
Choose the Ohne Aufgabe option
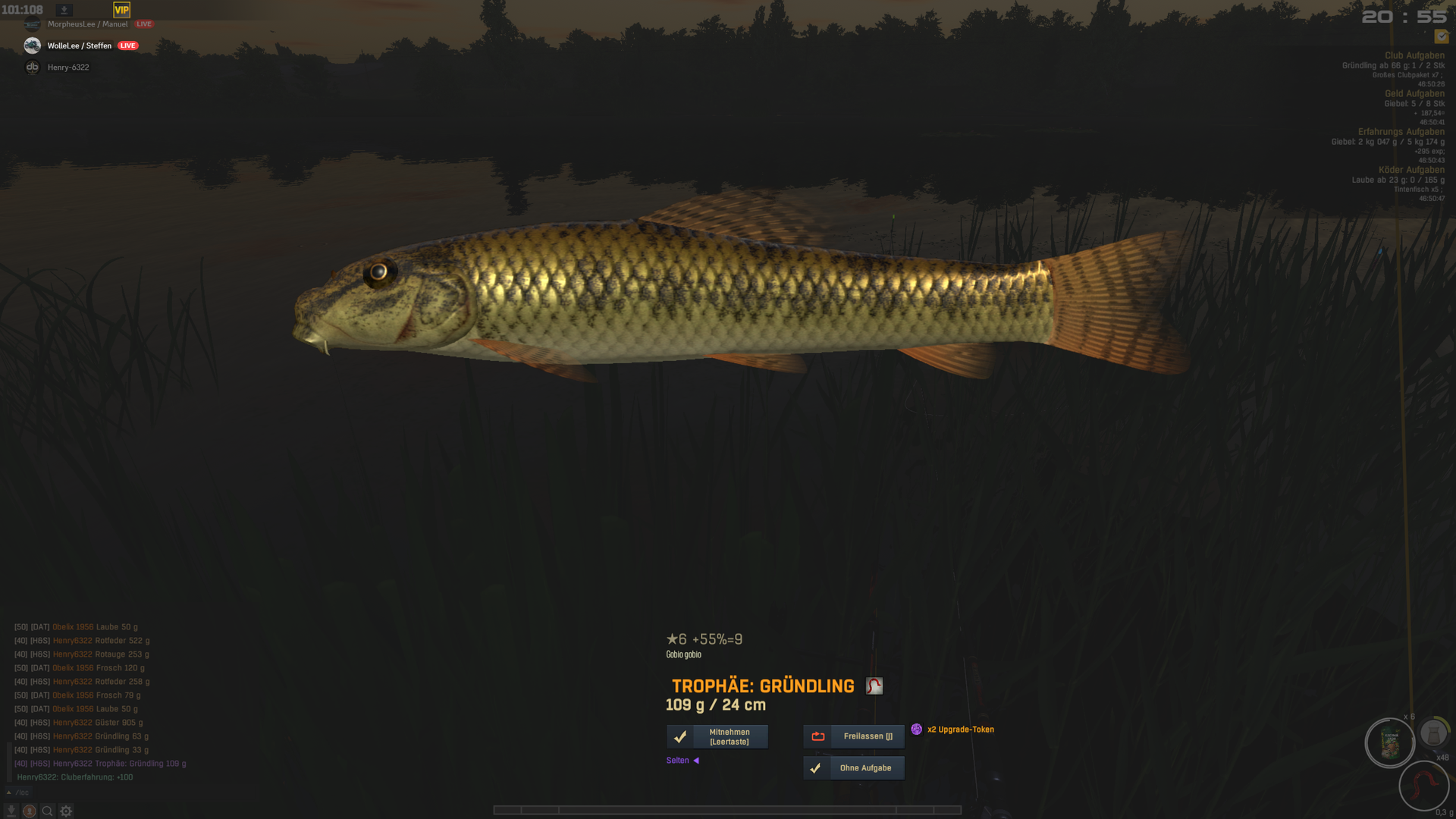tap(854, 768)
